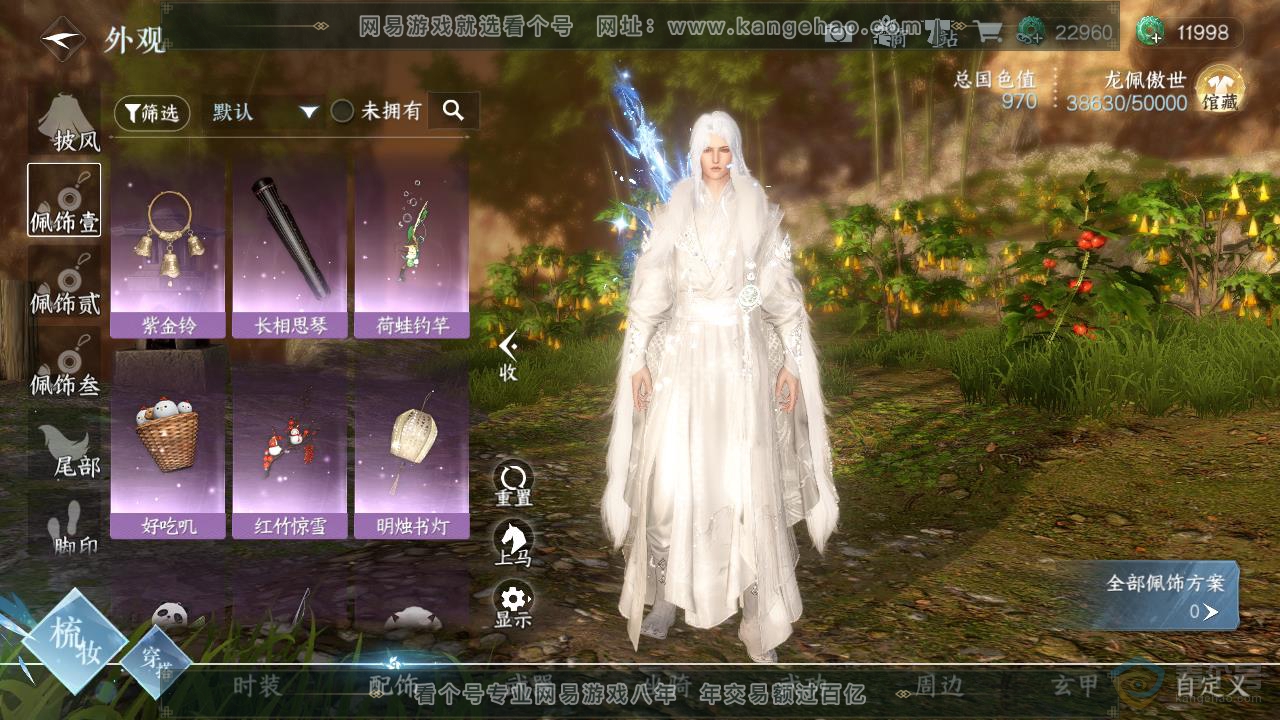
Task: Click the 重置 reset button
Action: click(513, 483)
